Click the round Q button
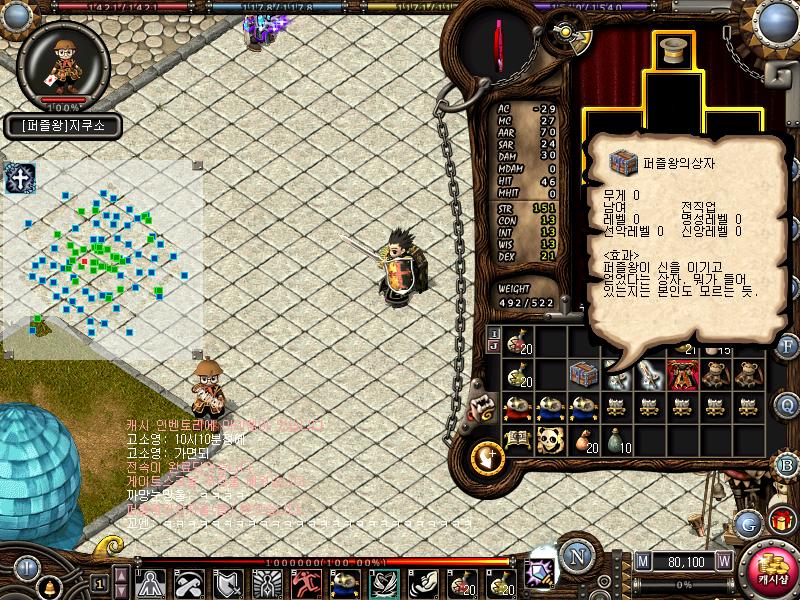 tap(787, 405)
